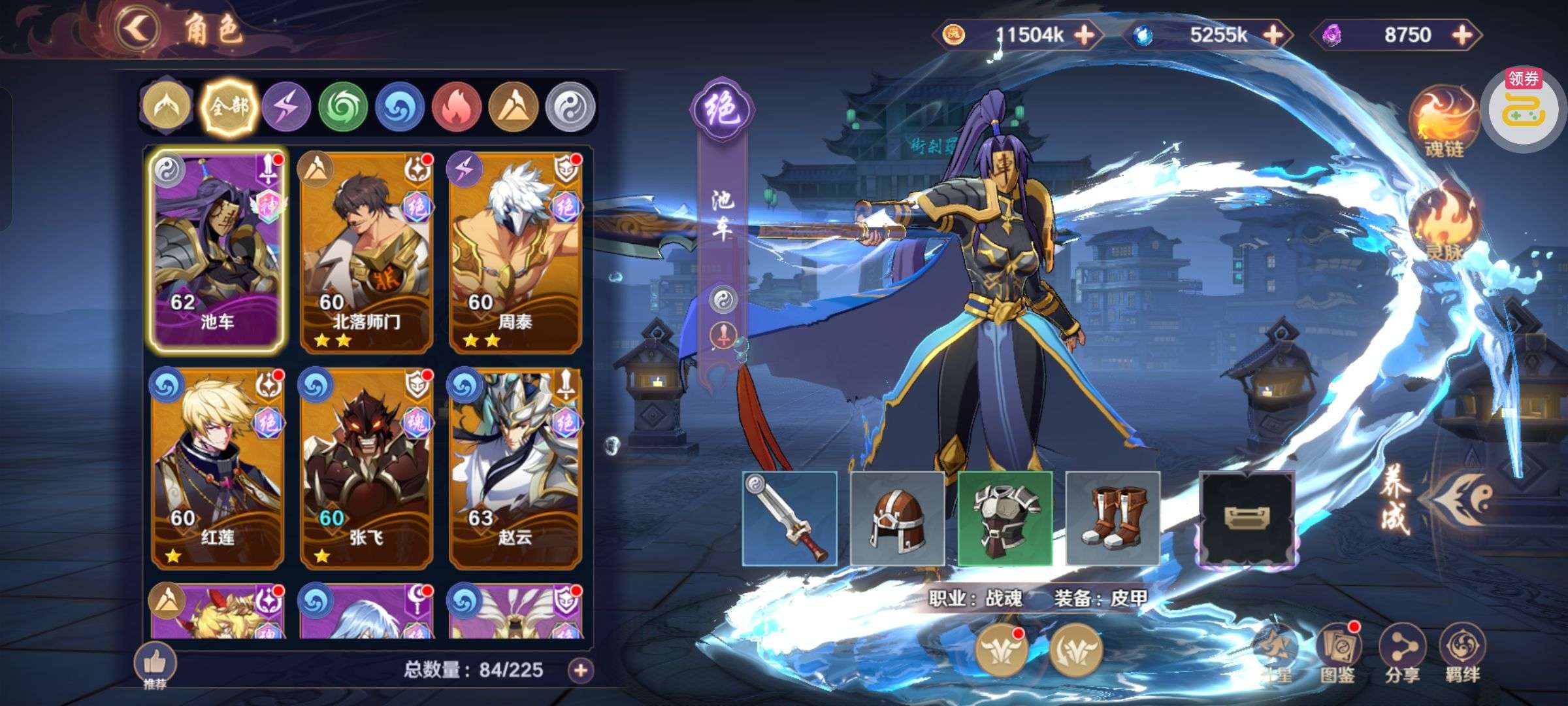Viewport: 1568px width, 706px height.
Task: Filter characters by the yin-yang element
Action: pos(570,107)
